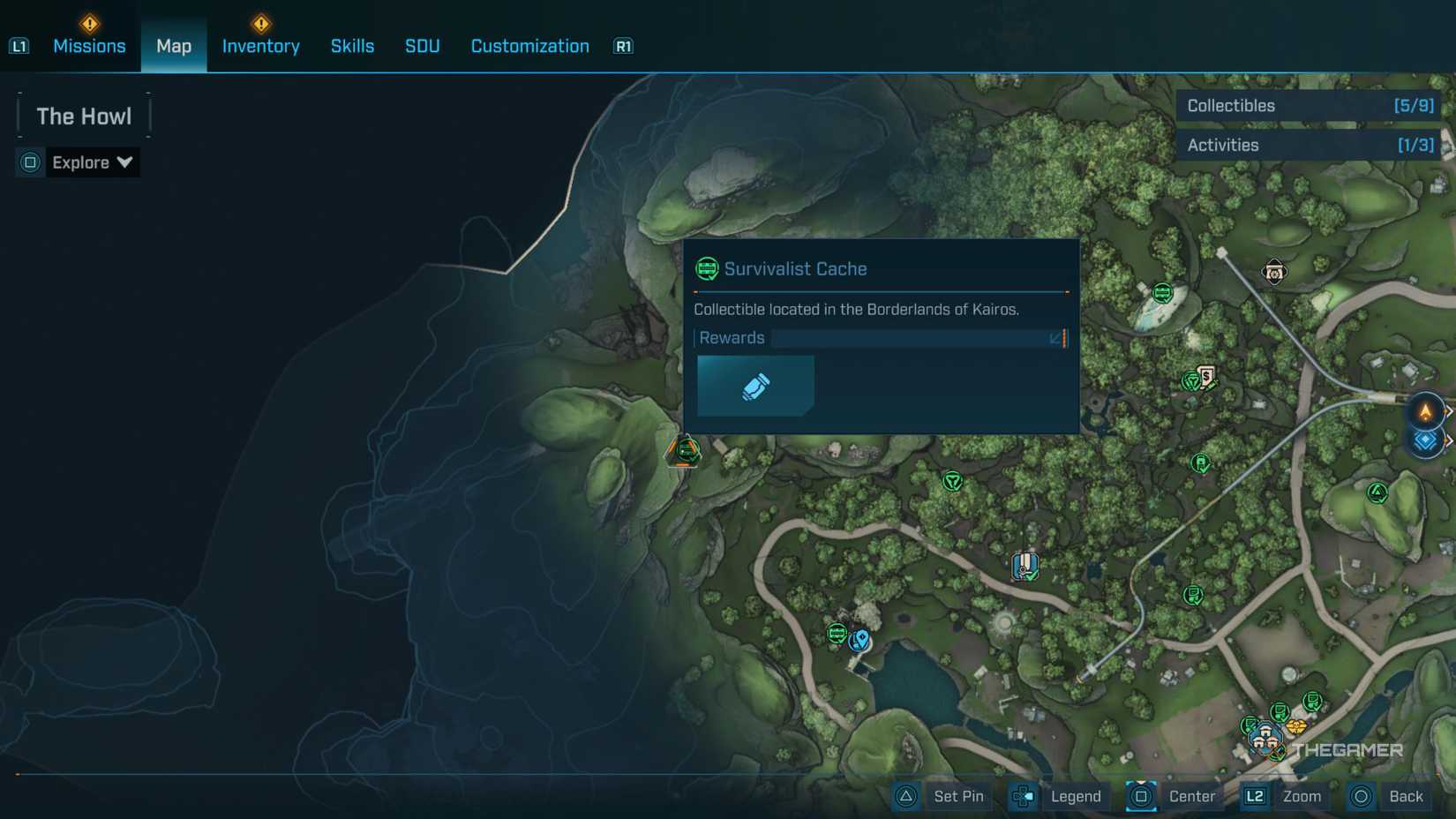The image size is (1456, 819).
Task: Expand the Collectibles progress row
Action: (x=1309, y=106)
